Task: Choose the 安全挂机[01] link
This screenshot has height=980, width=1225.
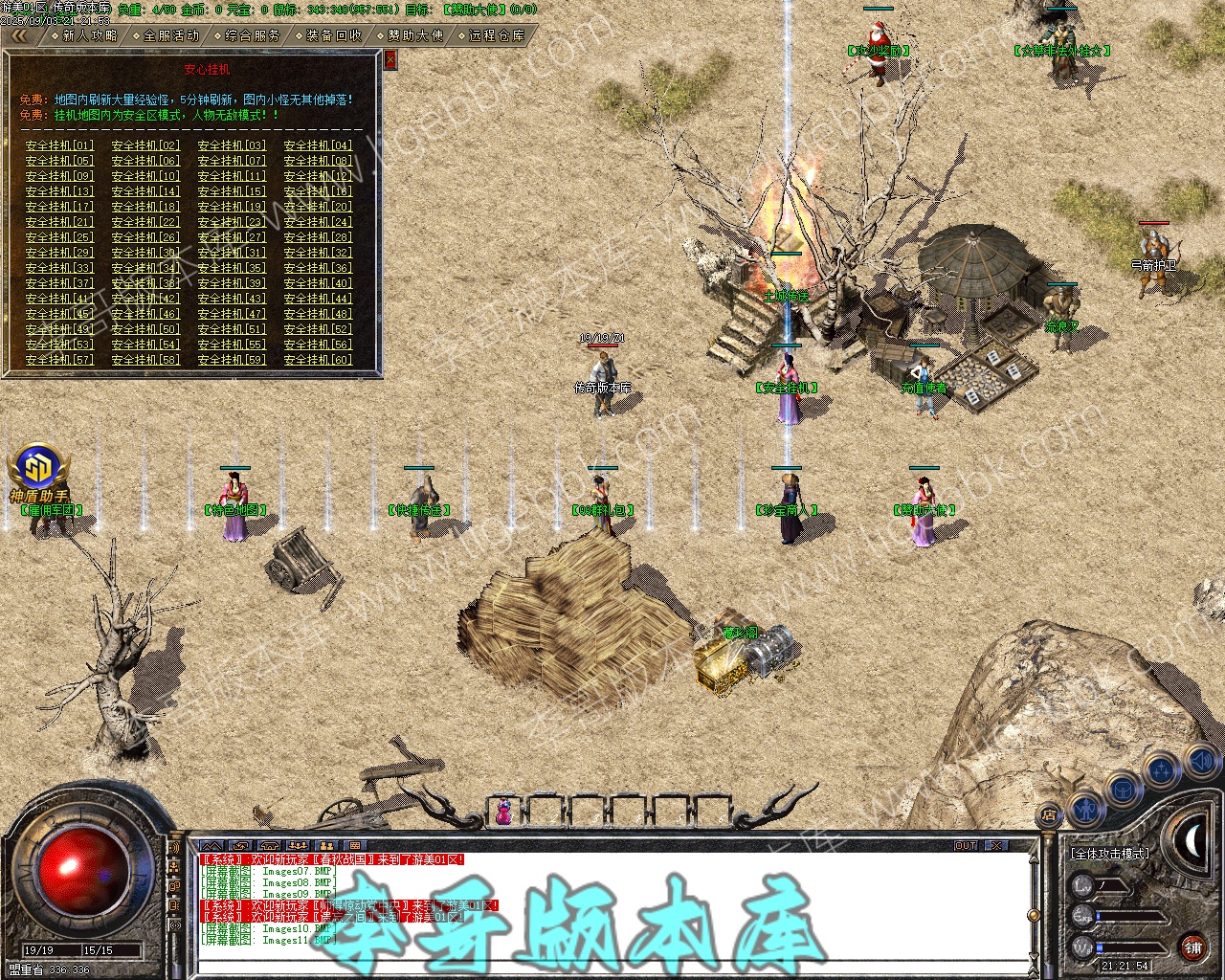Action: pos(59,145)
